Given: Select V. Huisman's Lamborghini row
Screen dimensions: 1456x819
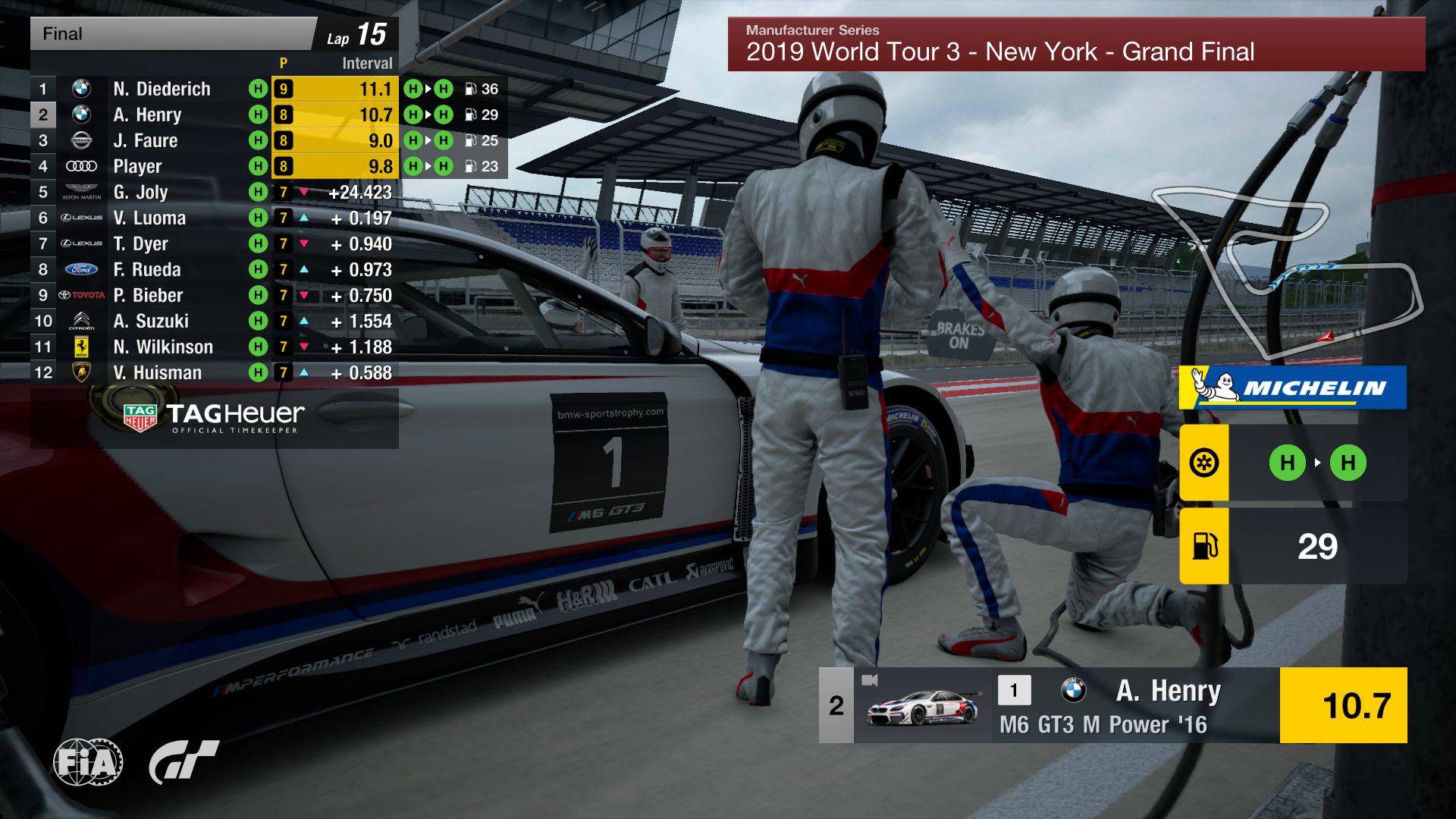Looking at the screenshot, I should (x=157, y=372).
